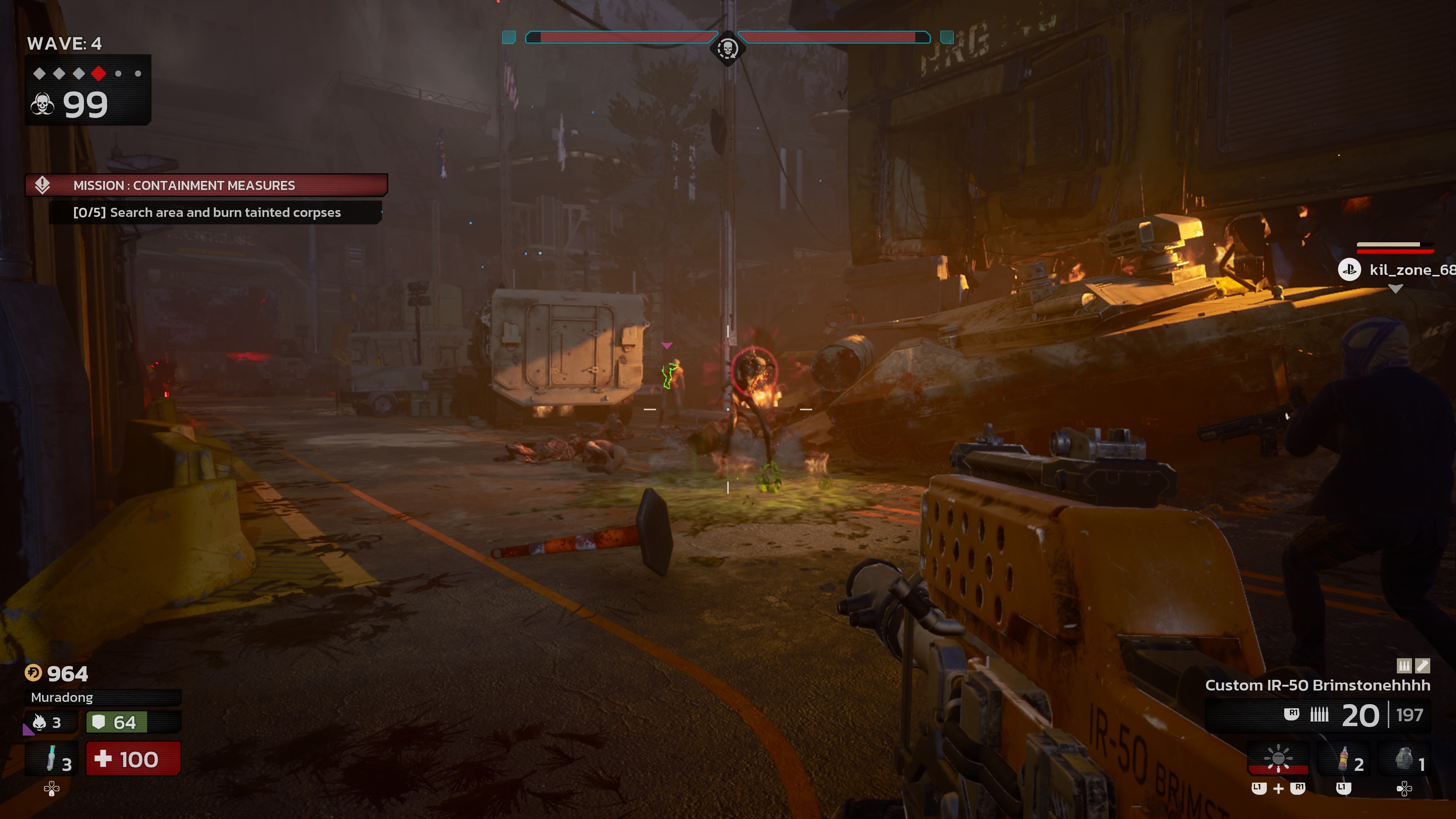Select the healing syringe item slot

click(52, 759)
